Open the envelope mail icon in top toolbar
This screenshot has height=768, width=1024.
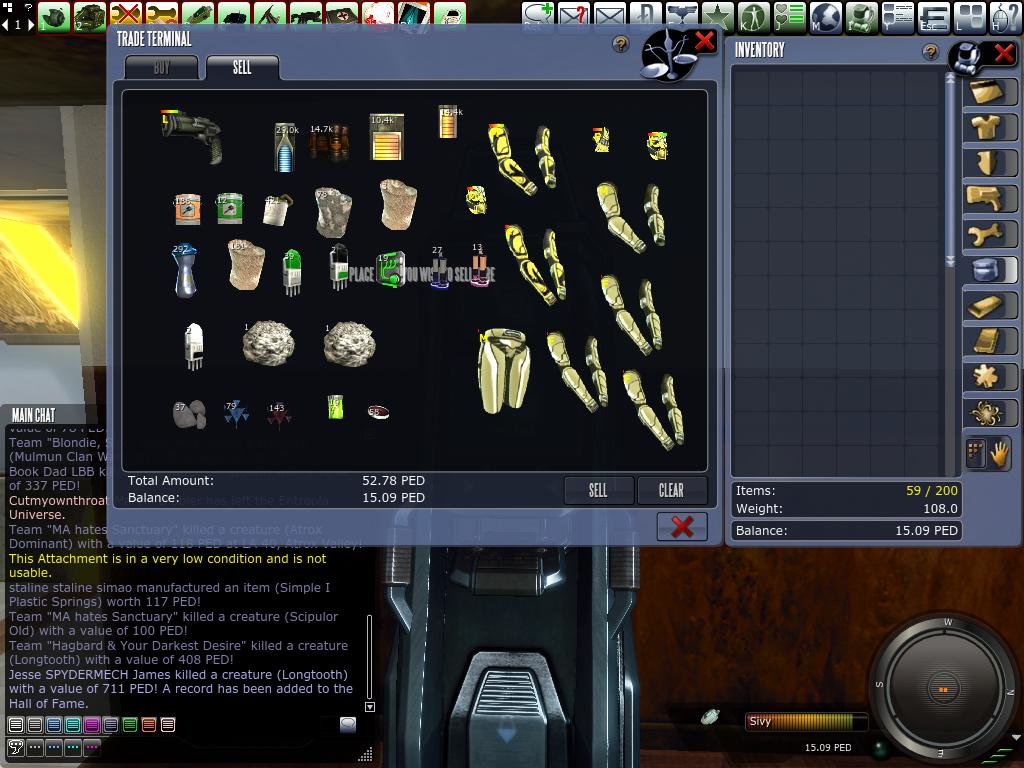coord(608,16)
